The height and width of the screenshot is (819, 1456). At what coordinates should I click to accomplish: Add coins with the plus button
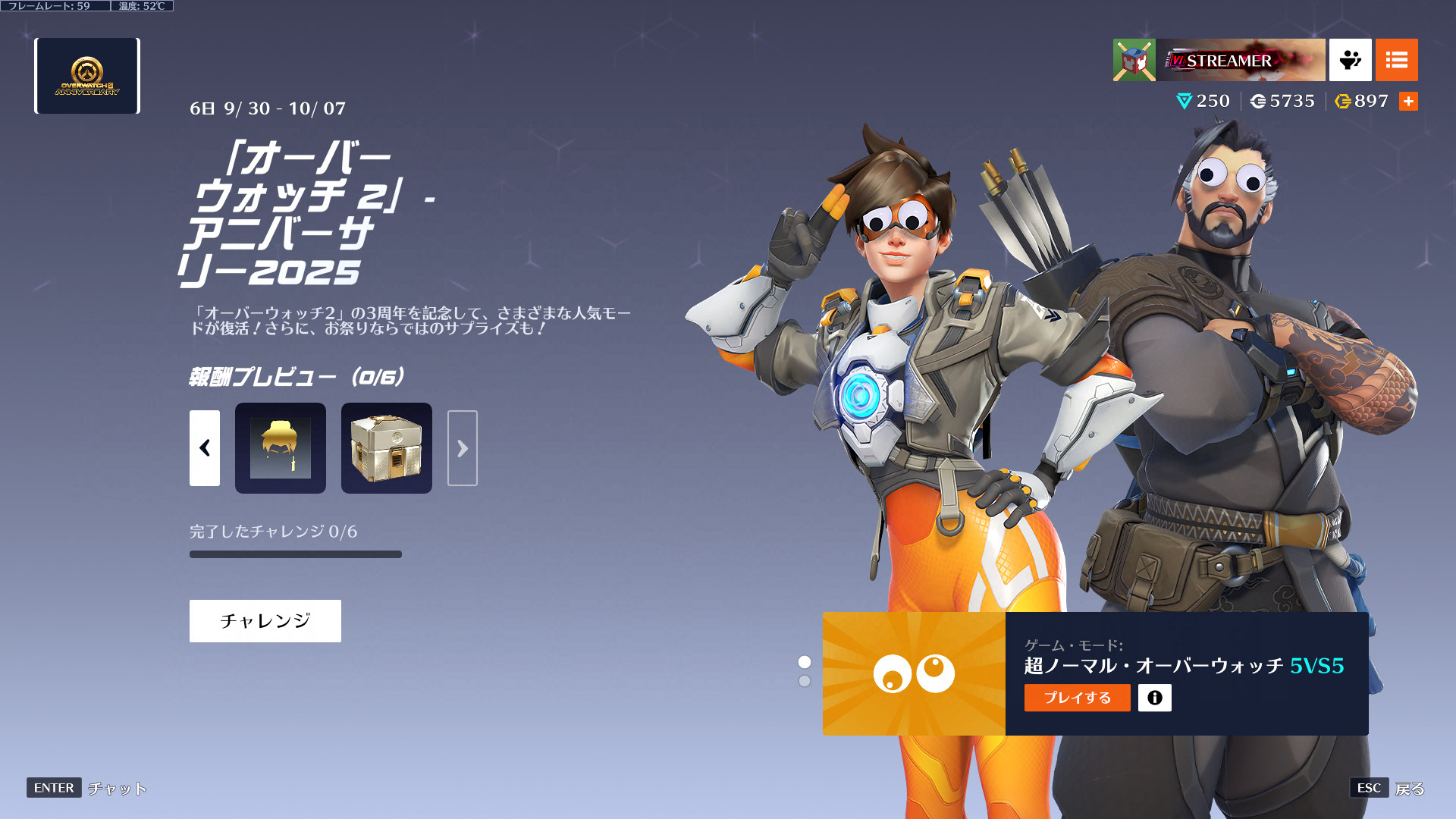tap(1408, 101)
